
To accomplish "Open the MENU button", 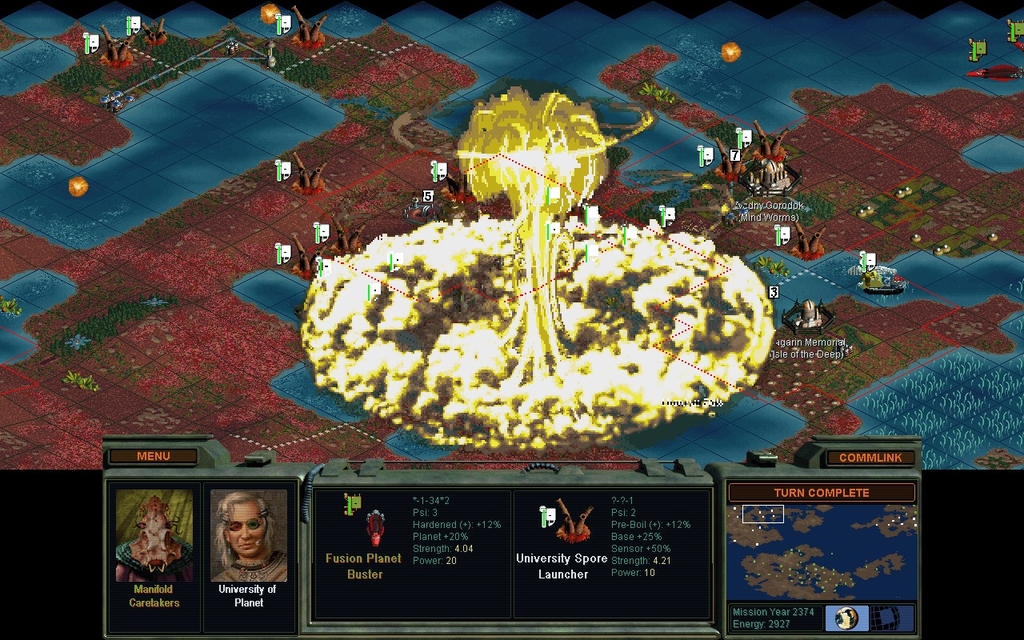I will [x=153, y=457].
